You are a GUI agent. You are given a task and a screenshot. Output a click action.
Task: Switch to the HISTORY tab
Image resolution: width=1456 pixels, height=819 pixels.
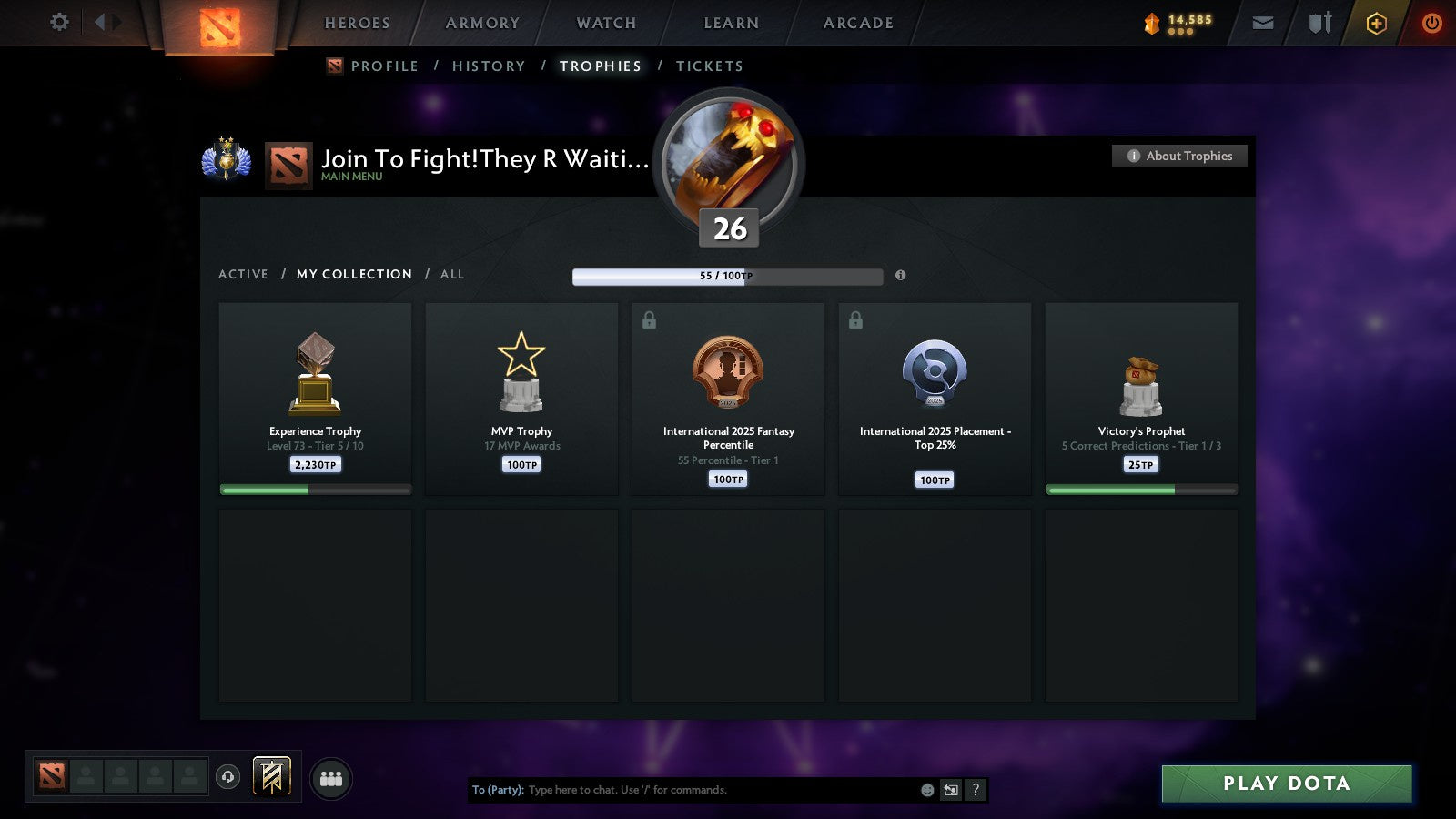490,66
